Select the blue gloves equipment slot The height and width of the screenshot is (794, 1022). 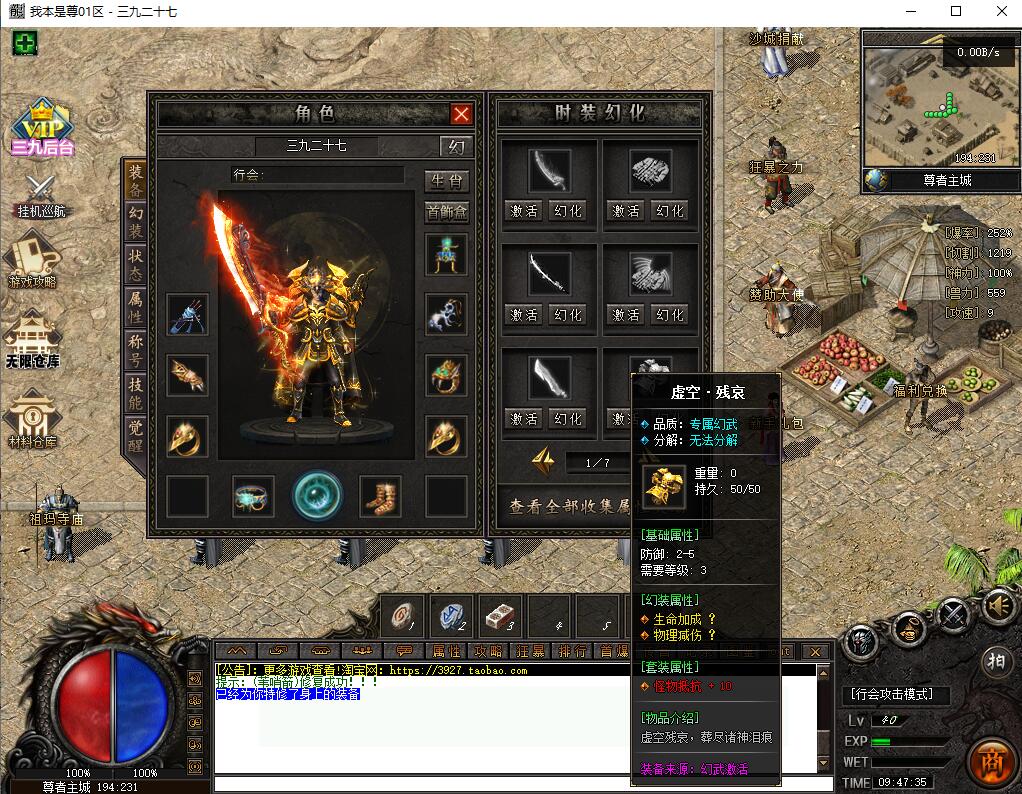188,315
